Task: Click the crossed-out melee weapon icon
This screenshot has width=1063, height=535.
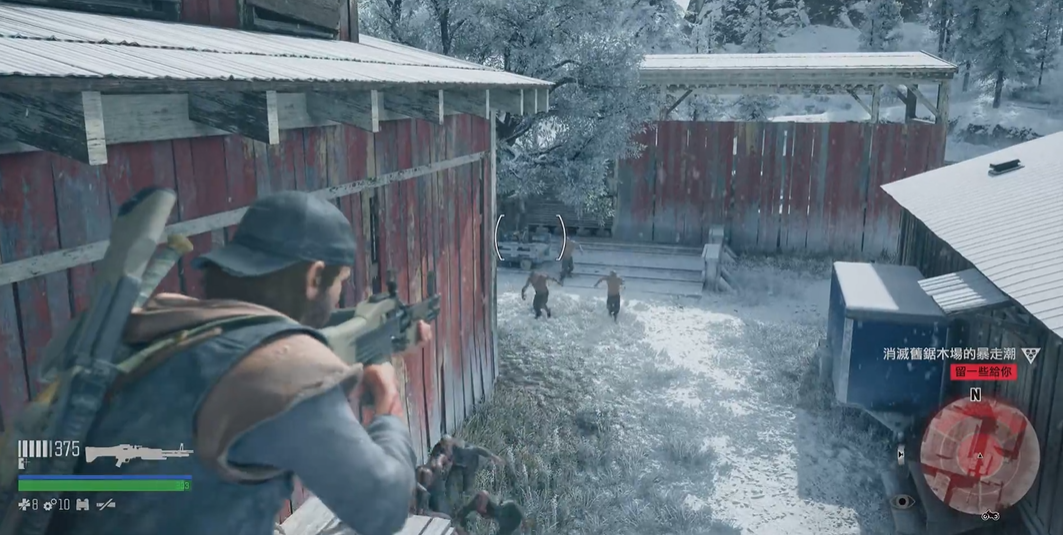Action: (x=105, y=504)
